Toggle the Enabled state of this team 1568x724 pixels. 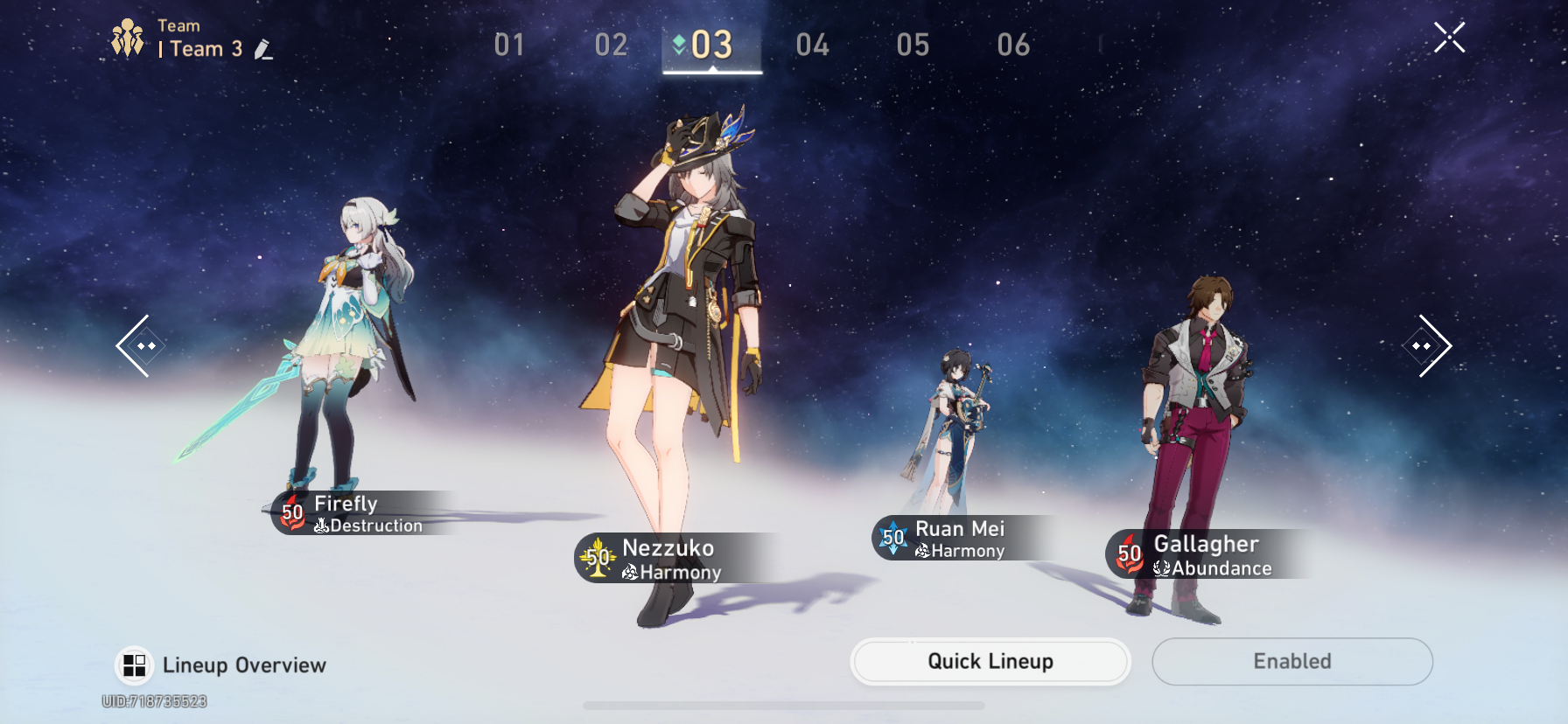click(1291, 661)
